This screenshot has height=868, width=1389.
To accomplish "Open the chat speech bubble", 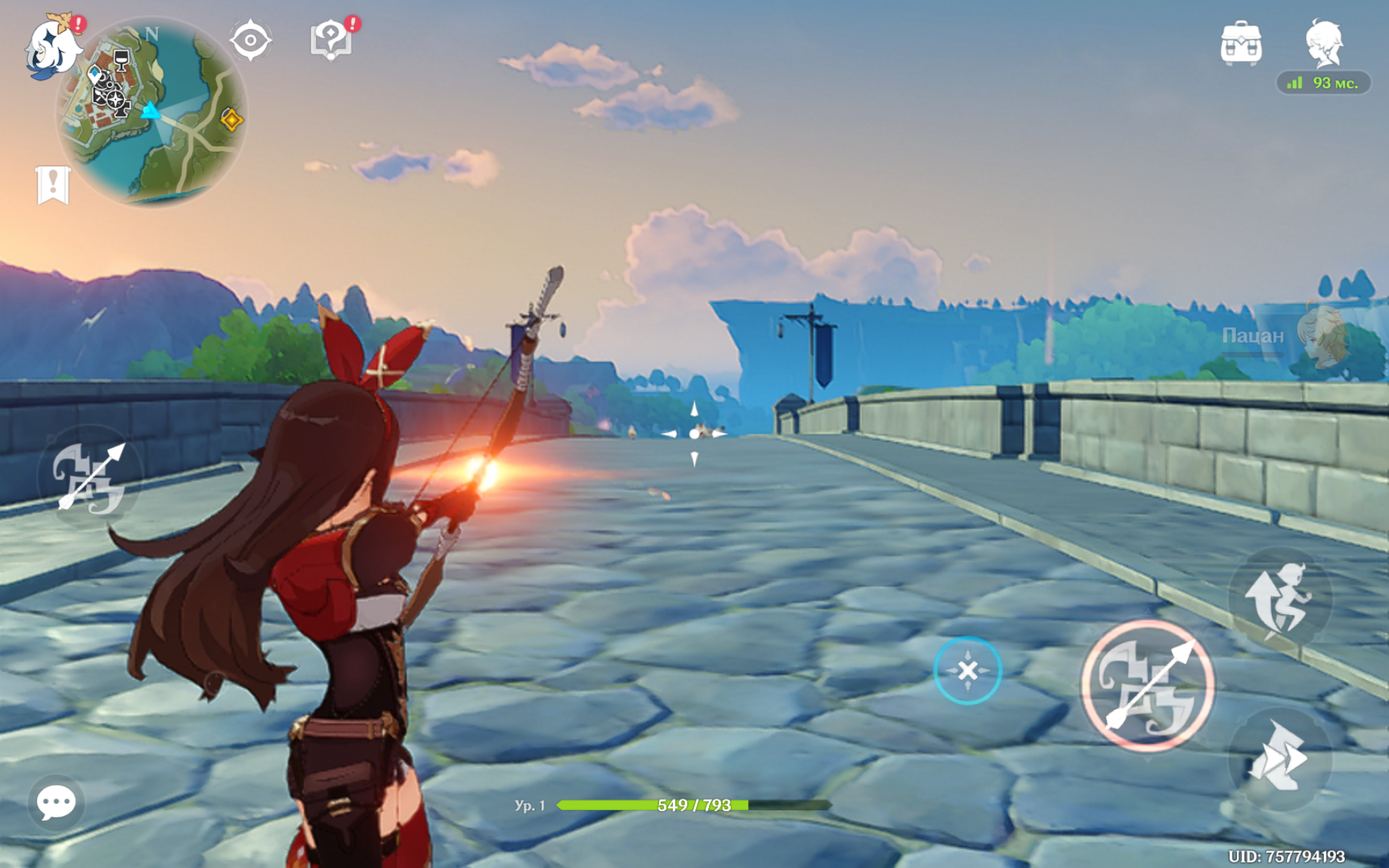I will point(56,802).
